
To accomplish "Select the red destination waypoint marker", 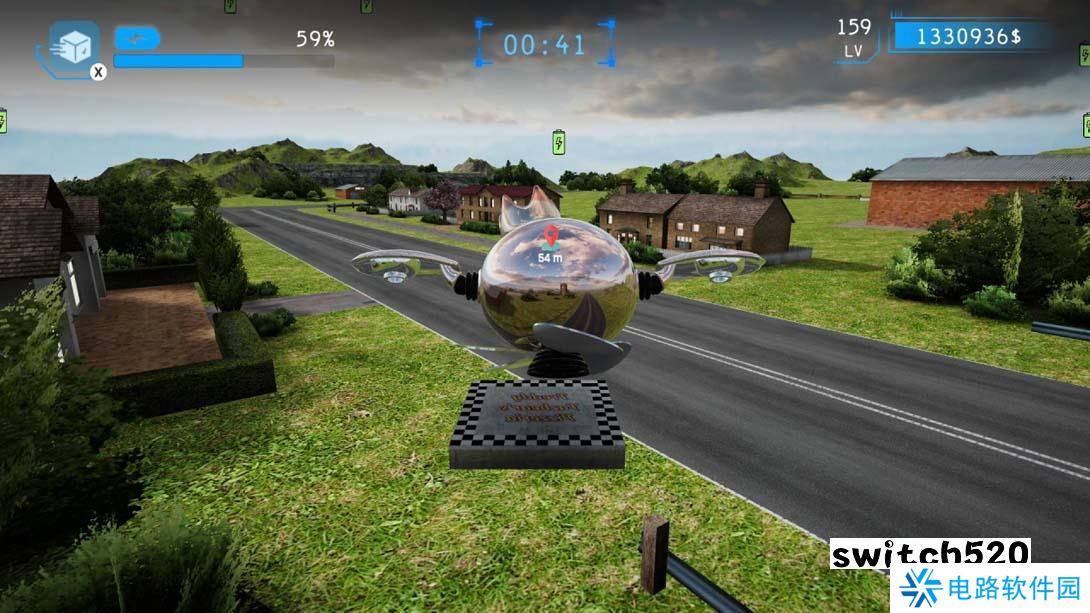I will point(550,237).
